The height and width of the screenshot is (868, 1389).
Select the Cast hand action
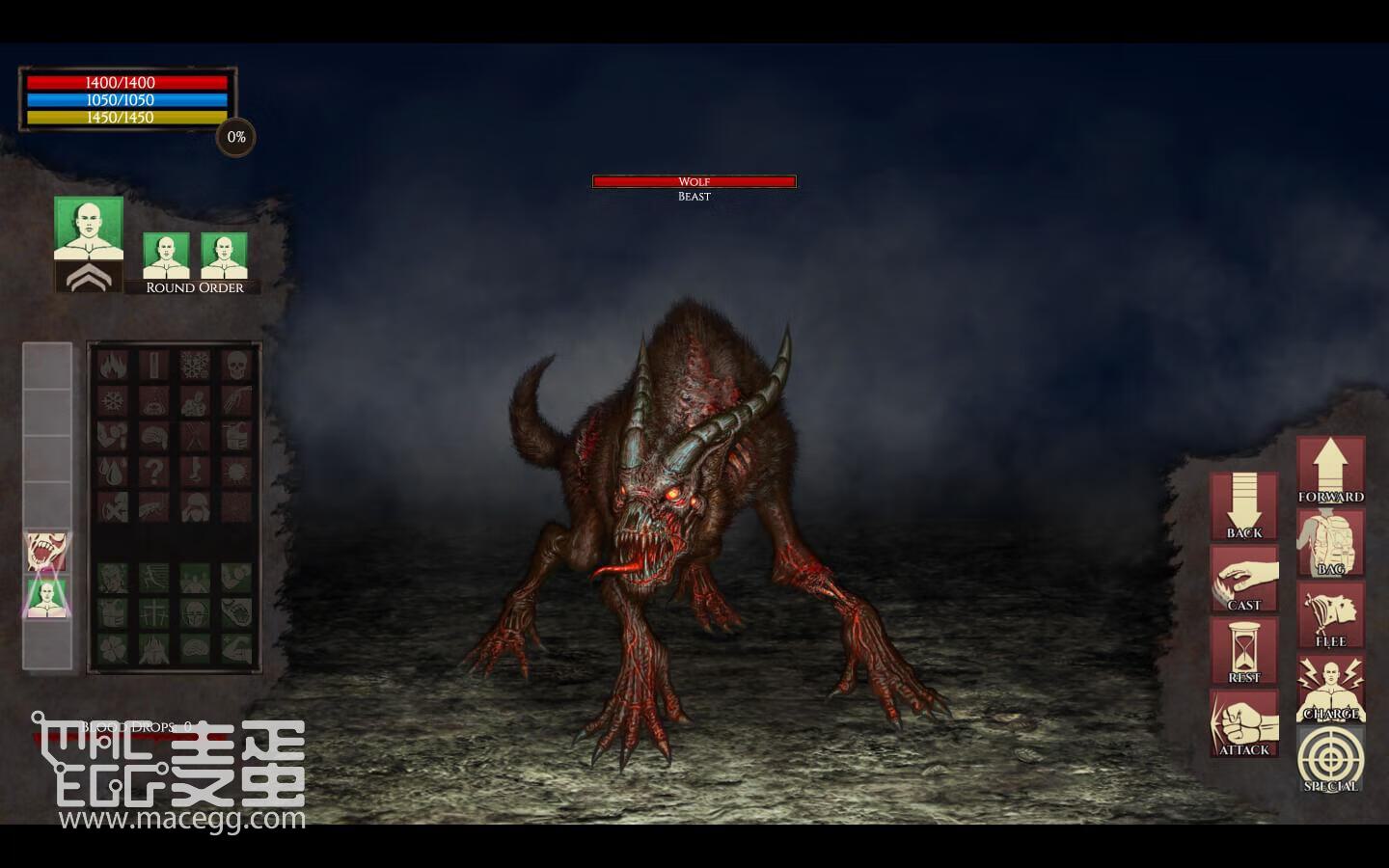(x=1243, y=579)
